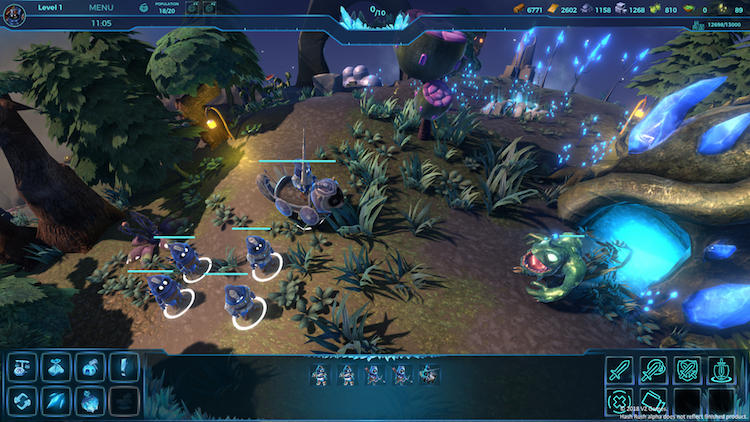Viewport: 750px width, 422px height.
Task: Activate the sword attack command
Action: click(x=619, y=370)
